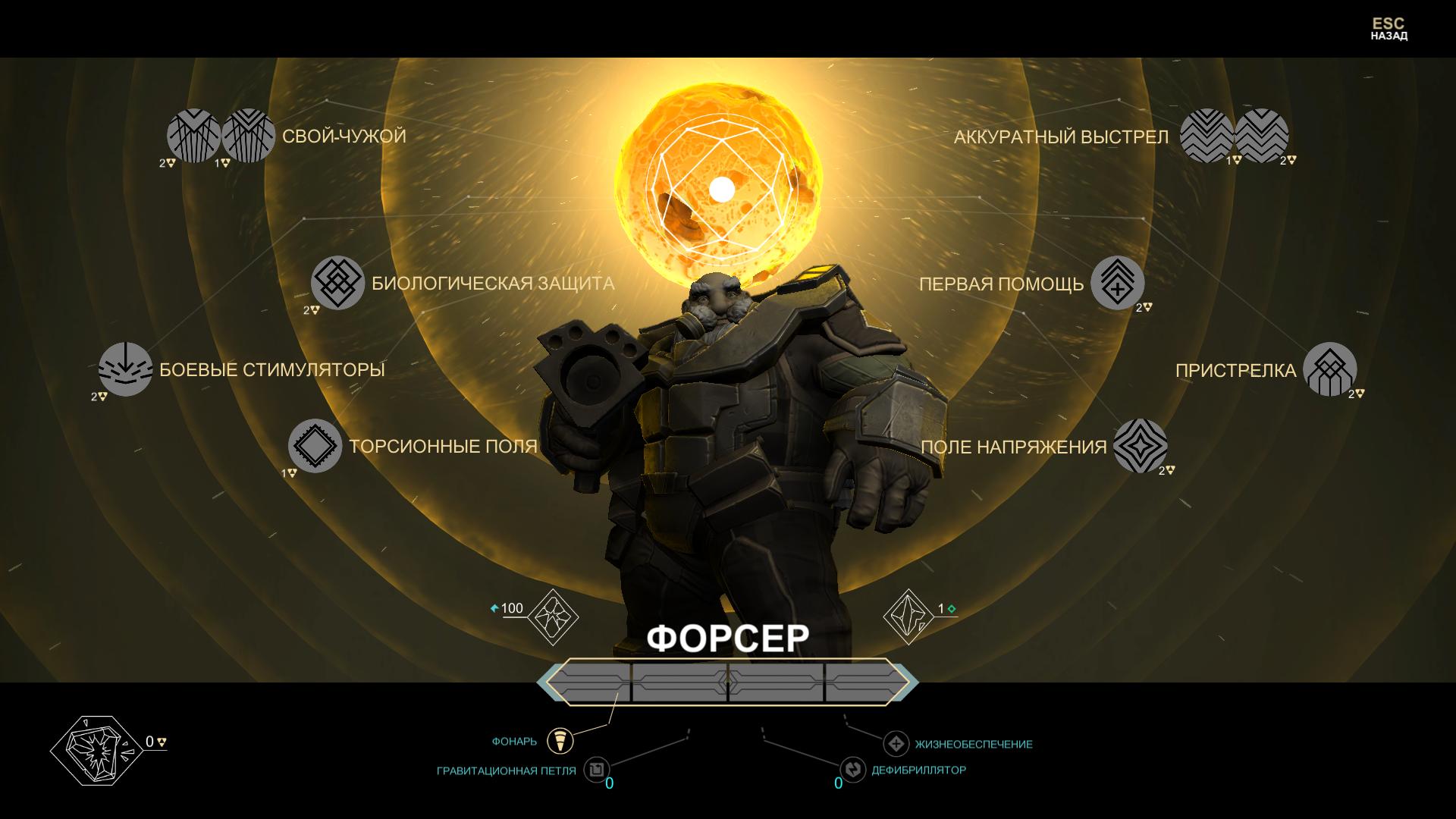1456x819 pixels.
Task: Select the diamond shard icon beside 1
Action: pos(908,616)
